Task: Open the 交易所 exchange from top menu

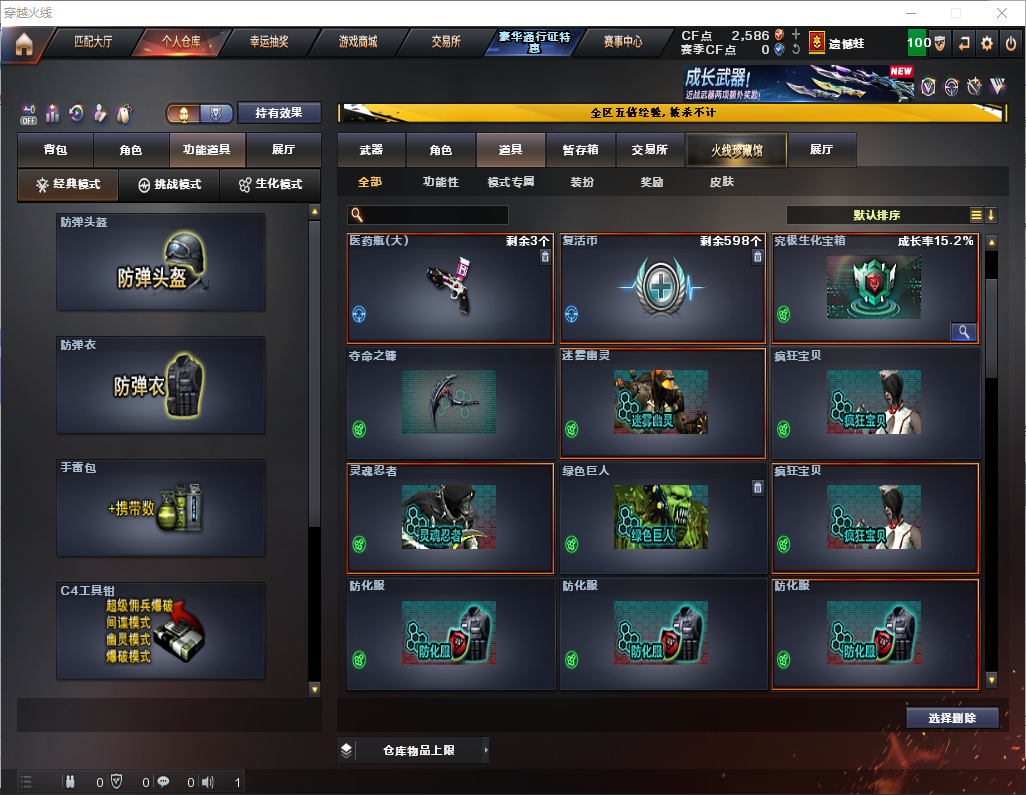Action: pos(446,42)
